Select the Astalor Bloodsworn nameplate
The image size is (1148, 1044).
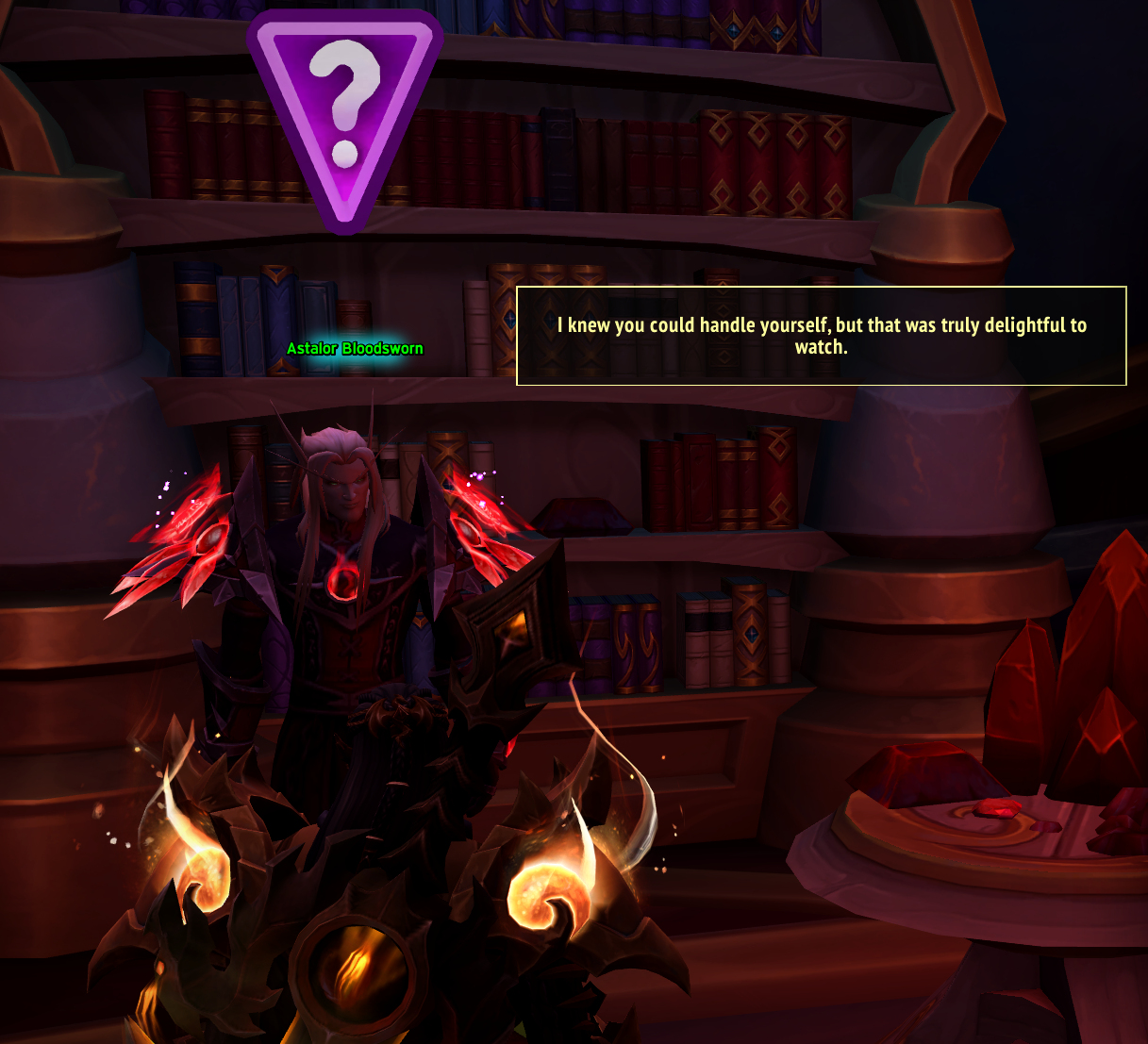pos(355,349)
